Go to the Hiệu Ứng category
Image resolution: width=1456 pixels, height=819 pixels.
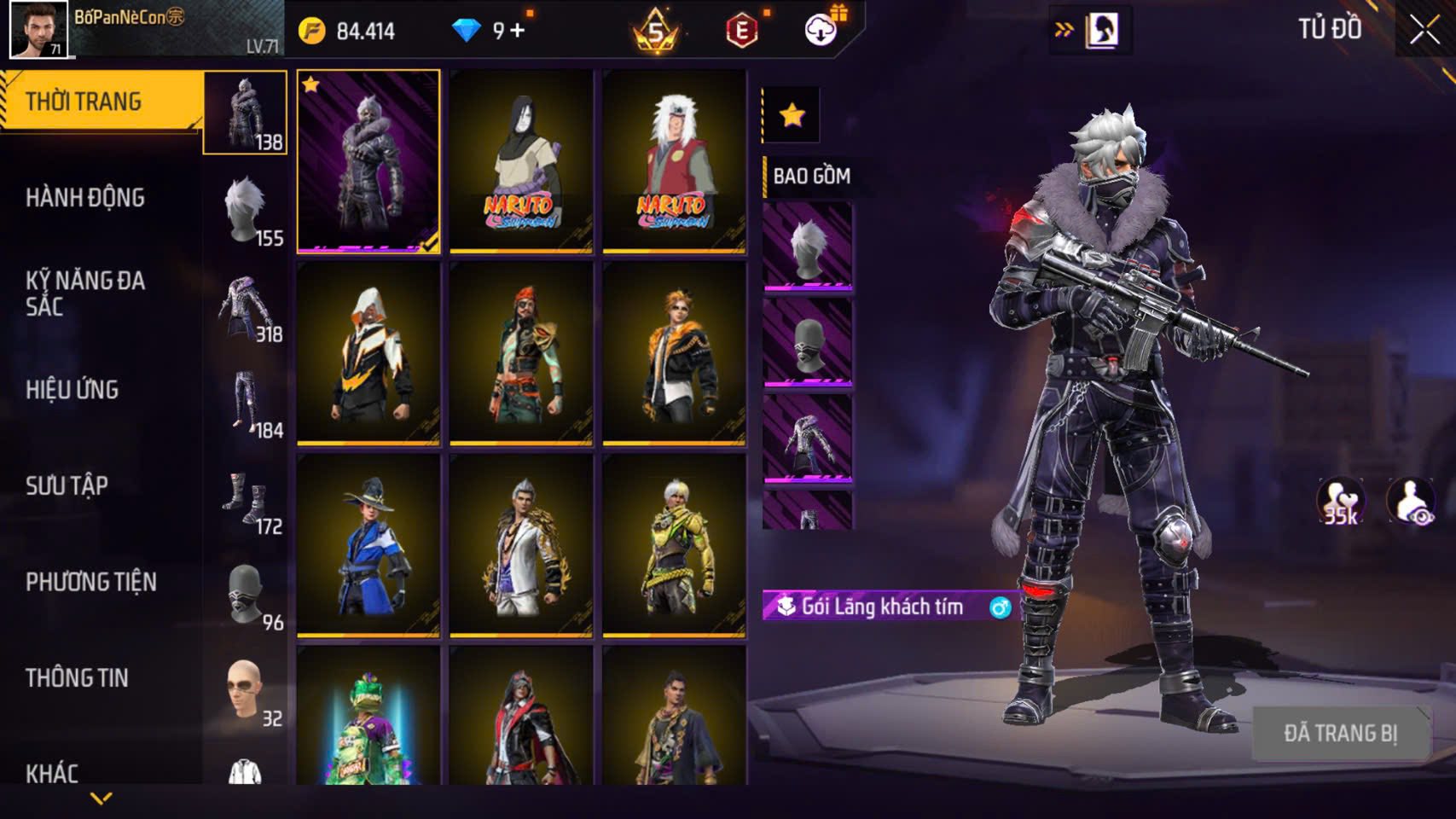pyautogui.click(x=73, y=390)
